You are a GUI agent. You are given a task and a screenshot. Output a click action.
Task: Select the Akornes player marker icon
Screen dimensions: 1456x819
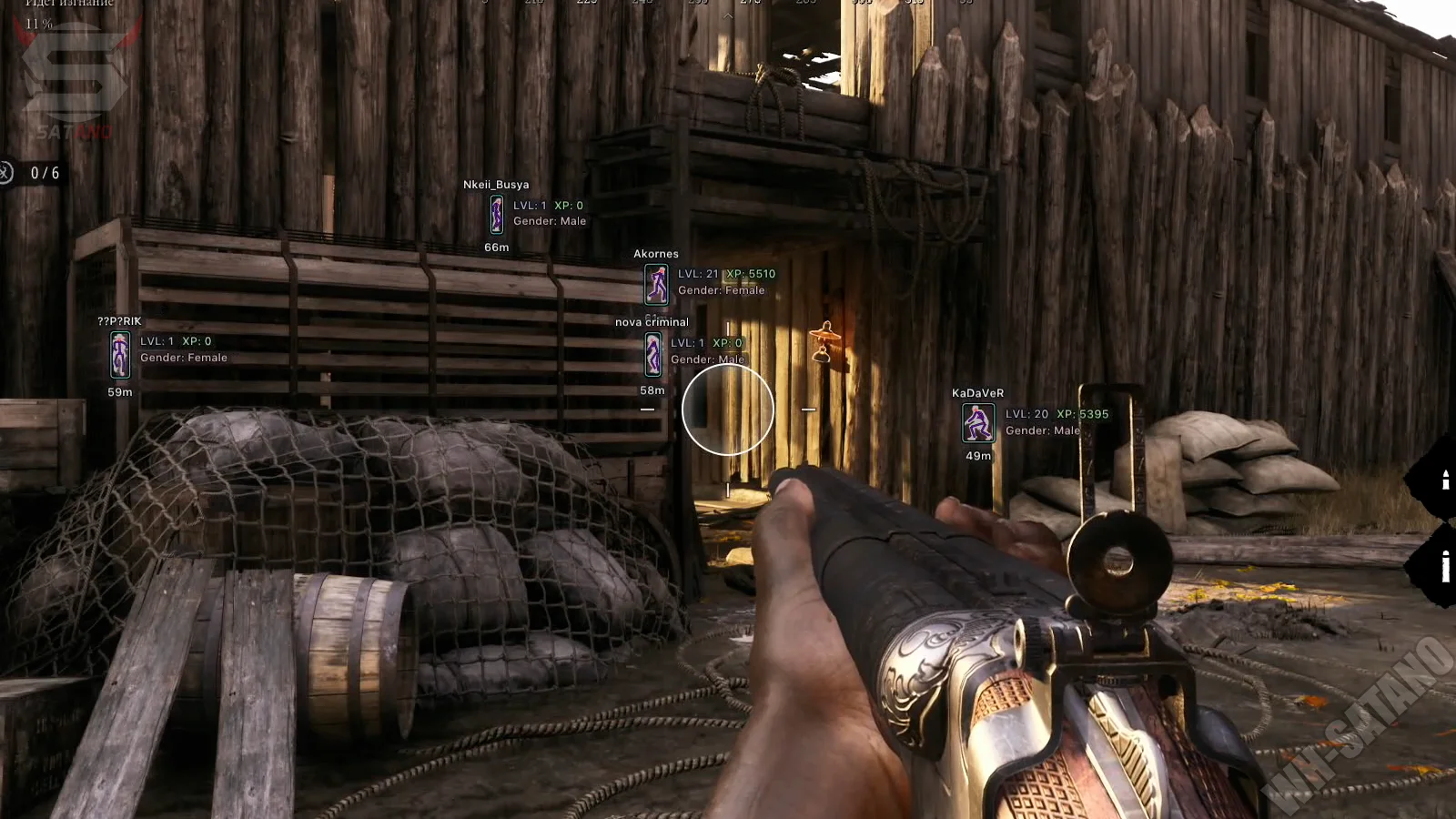[656, 284]
